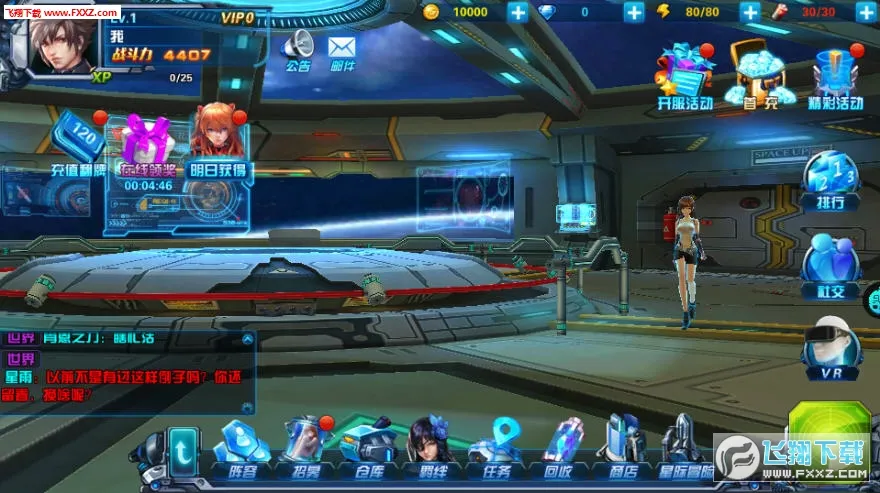Add more gold coins with plus button
Screen dimensions: 880x493
pyautogui.click(x=517, y=12)
